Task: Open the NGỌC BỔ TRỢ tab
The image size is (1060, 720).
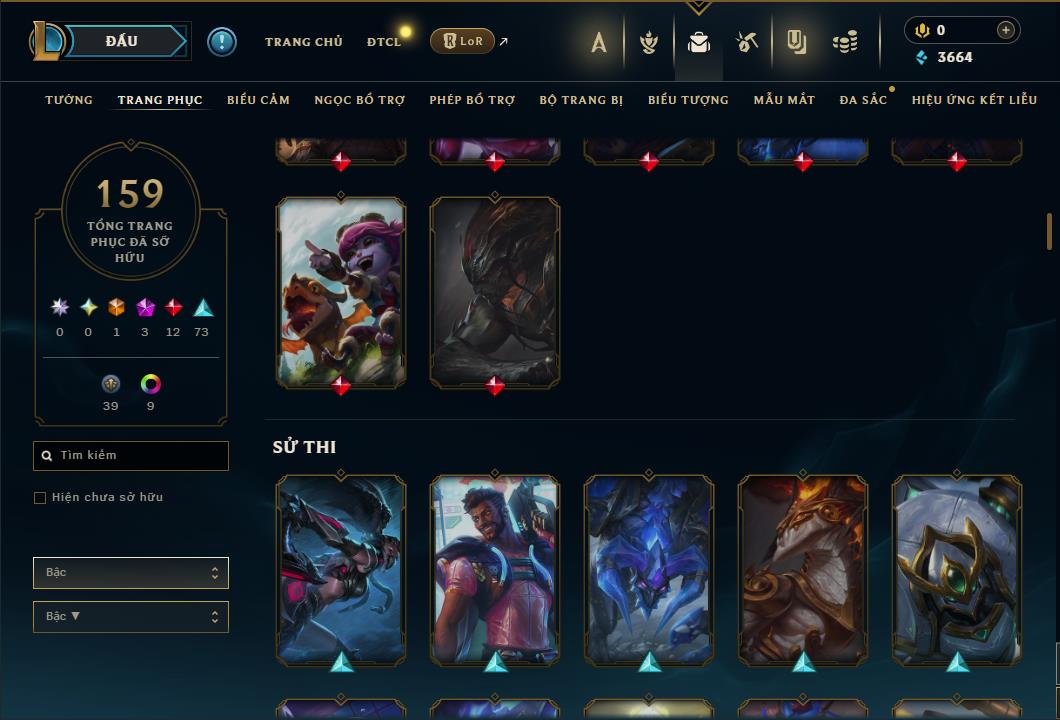Action: [x=359, y=100]
